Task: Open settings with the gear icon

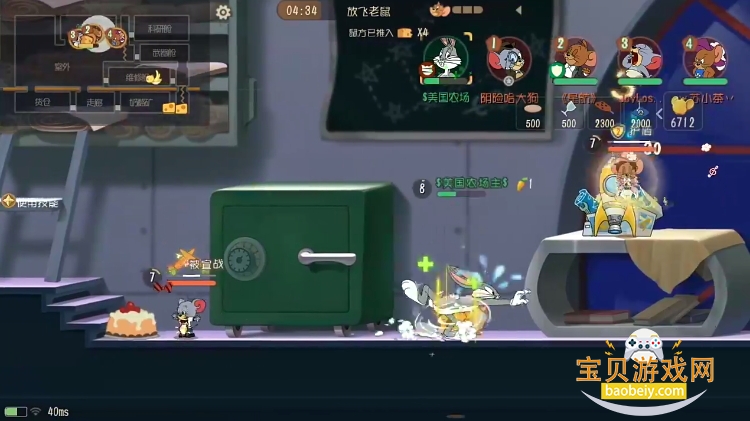Action: (223, 12)
